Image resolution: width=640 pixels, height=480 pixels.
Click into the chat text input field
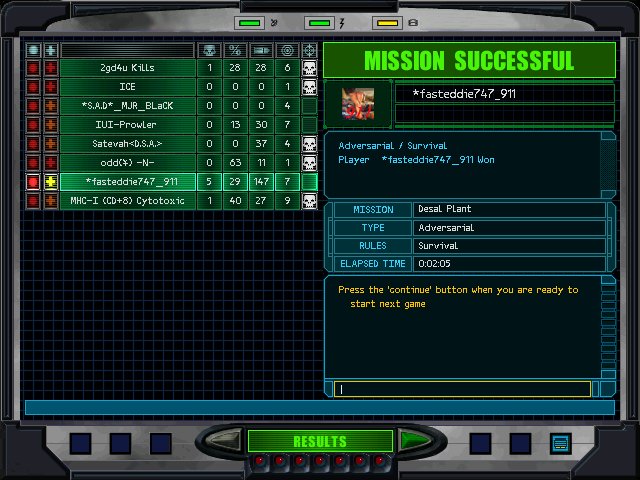click(x=465, y=389)
